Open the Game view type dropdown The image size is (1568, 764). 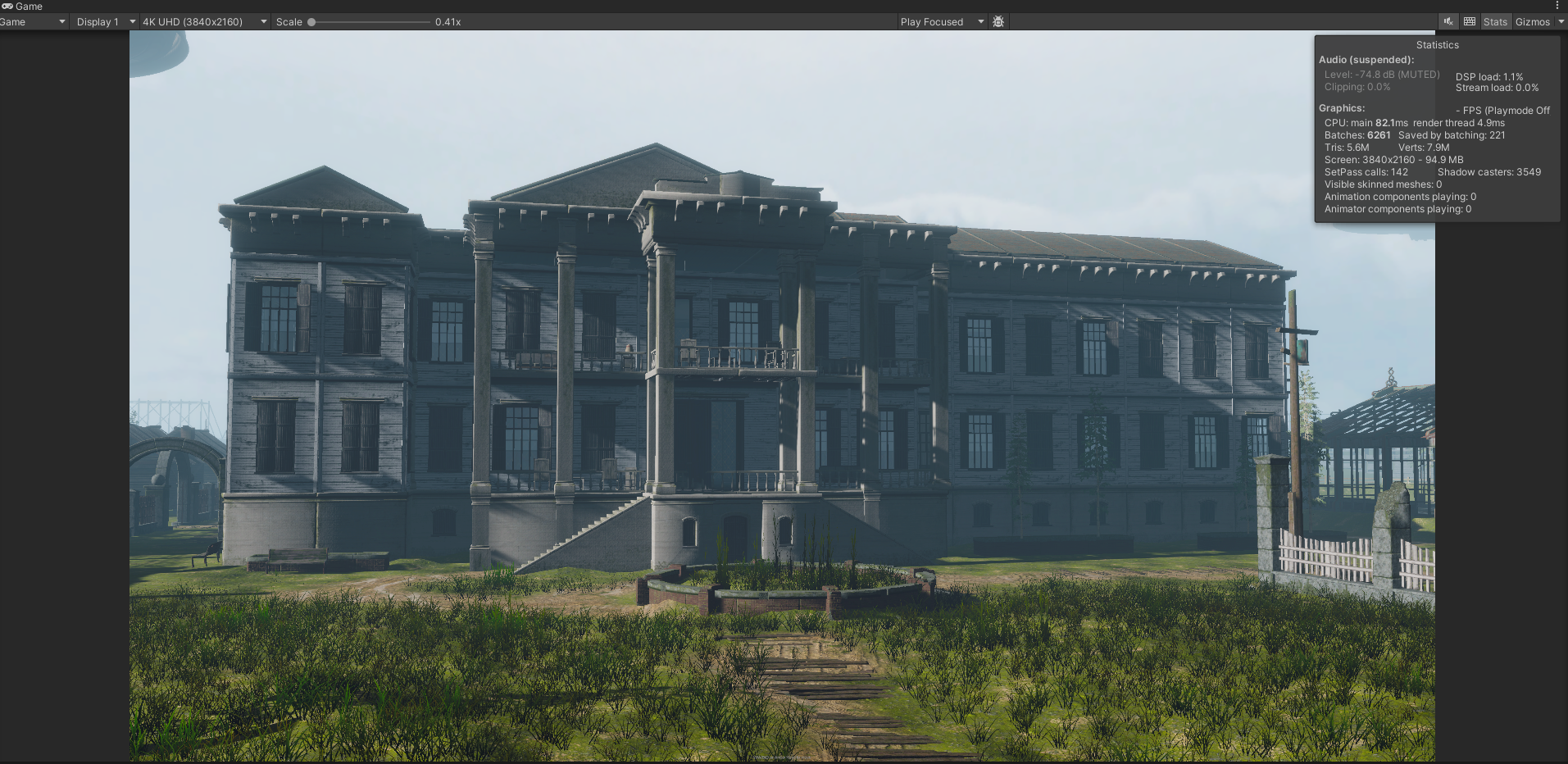coord(33,22)
